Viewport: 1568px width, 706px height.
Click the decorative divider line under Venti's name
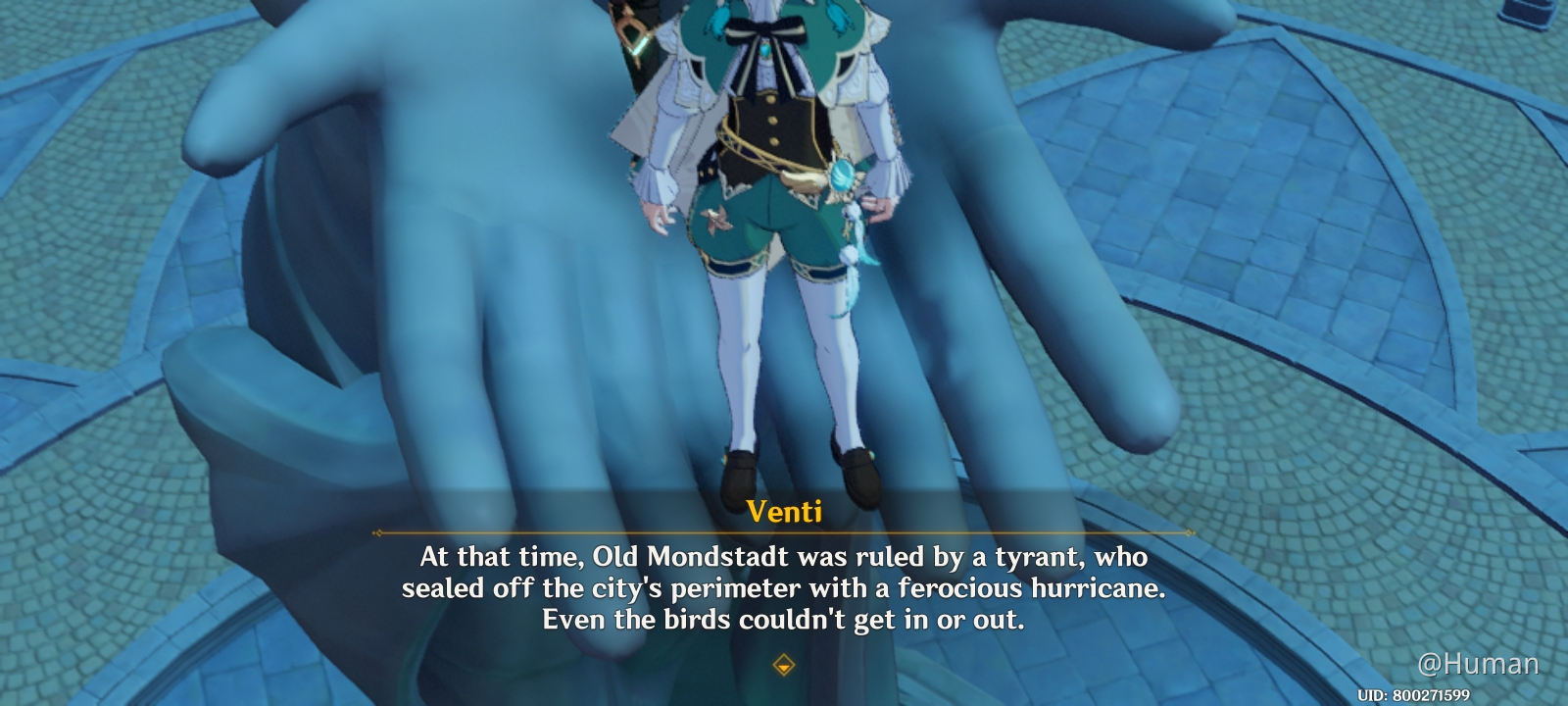[x=784, y=532]
